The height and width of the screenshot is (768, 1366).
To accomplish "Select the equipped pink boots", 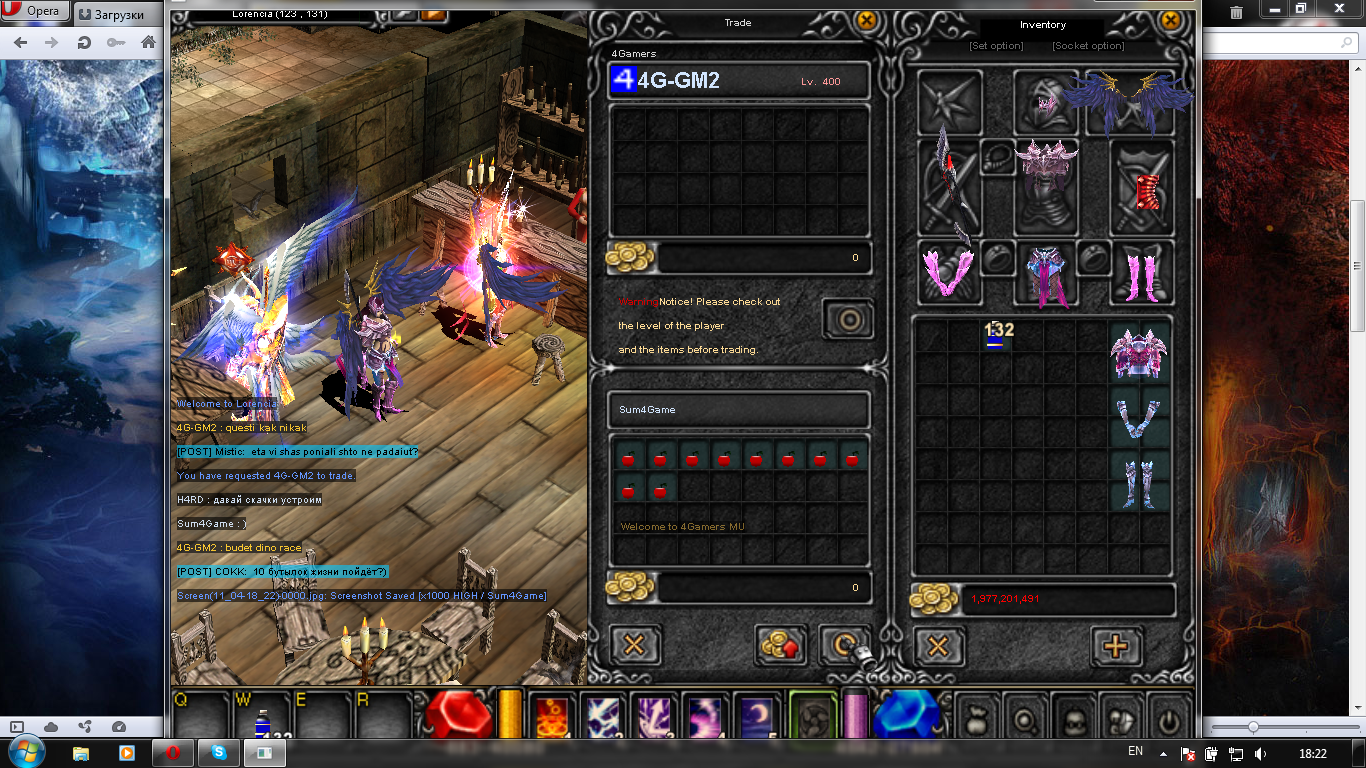I will (x=1142, y=273).
